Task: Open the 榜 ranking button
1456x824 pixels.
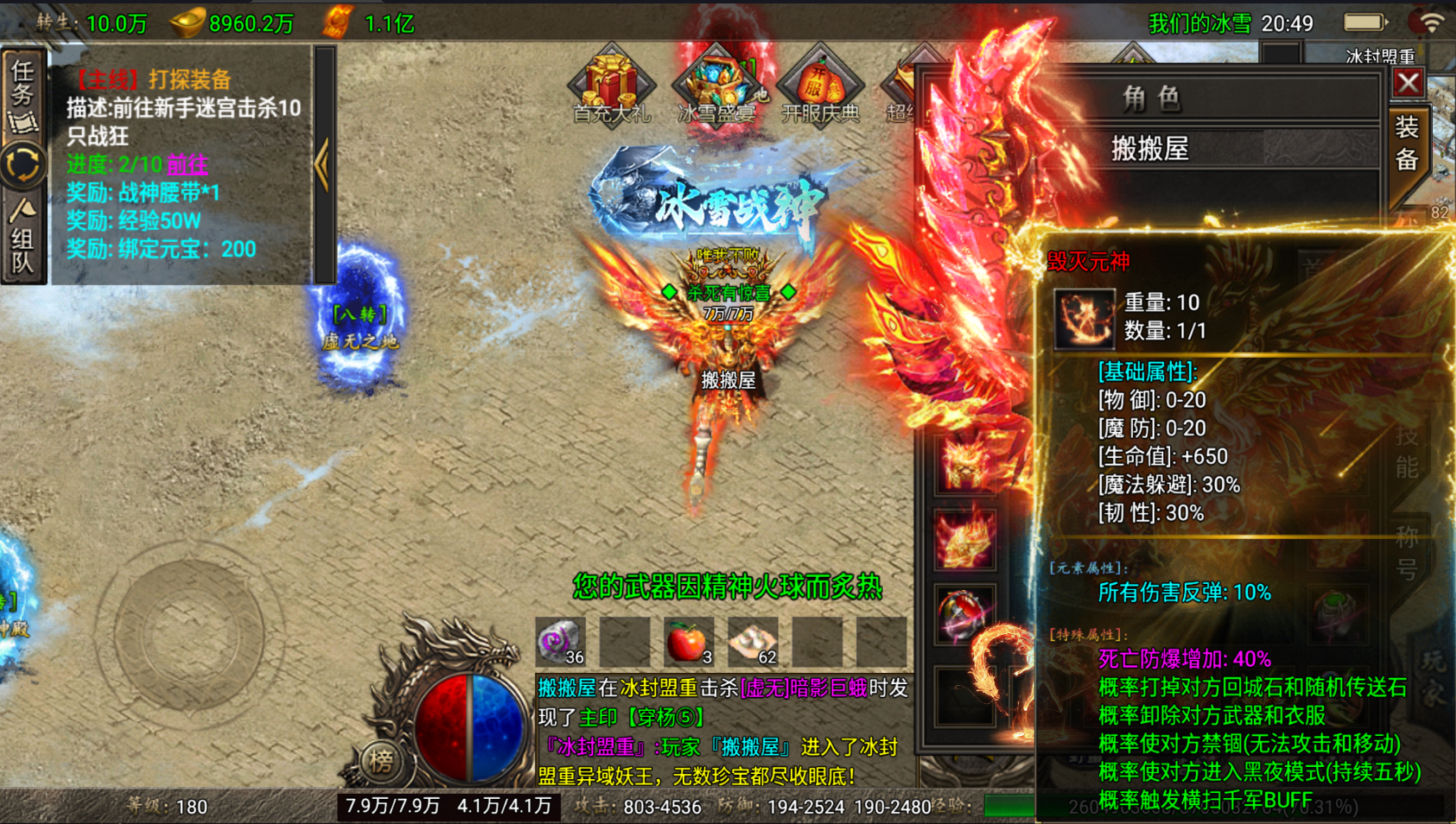Action: tap(380, 760)
